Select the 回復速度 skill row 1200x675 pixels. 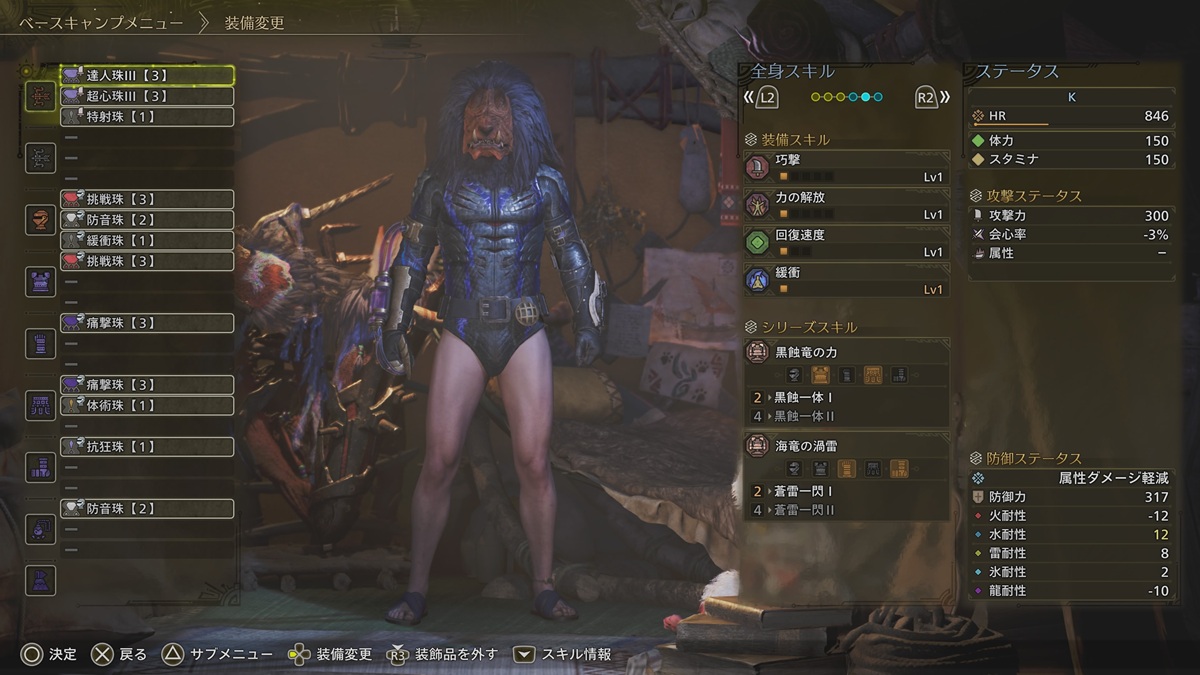click(x=846, y=243)
